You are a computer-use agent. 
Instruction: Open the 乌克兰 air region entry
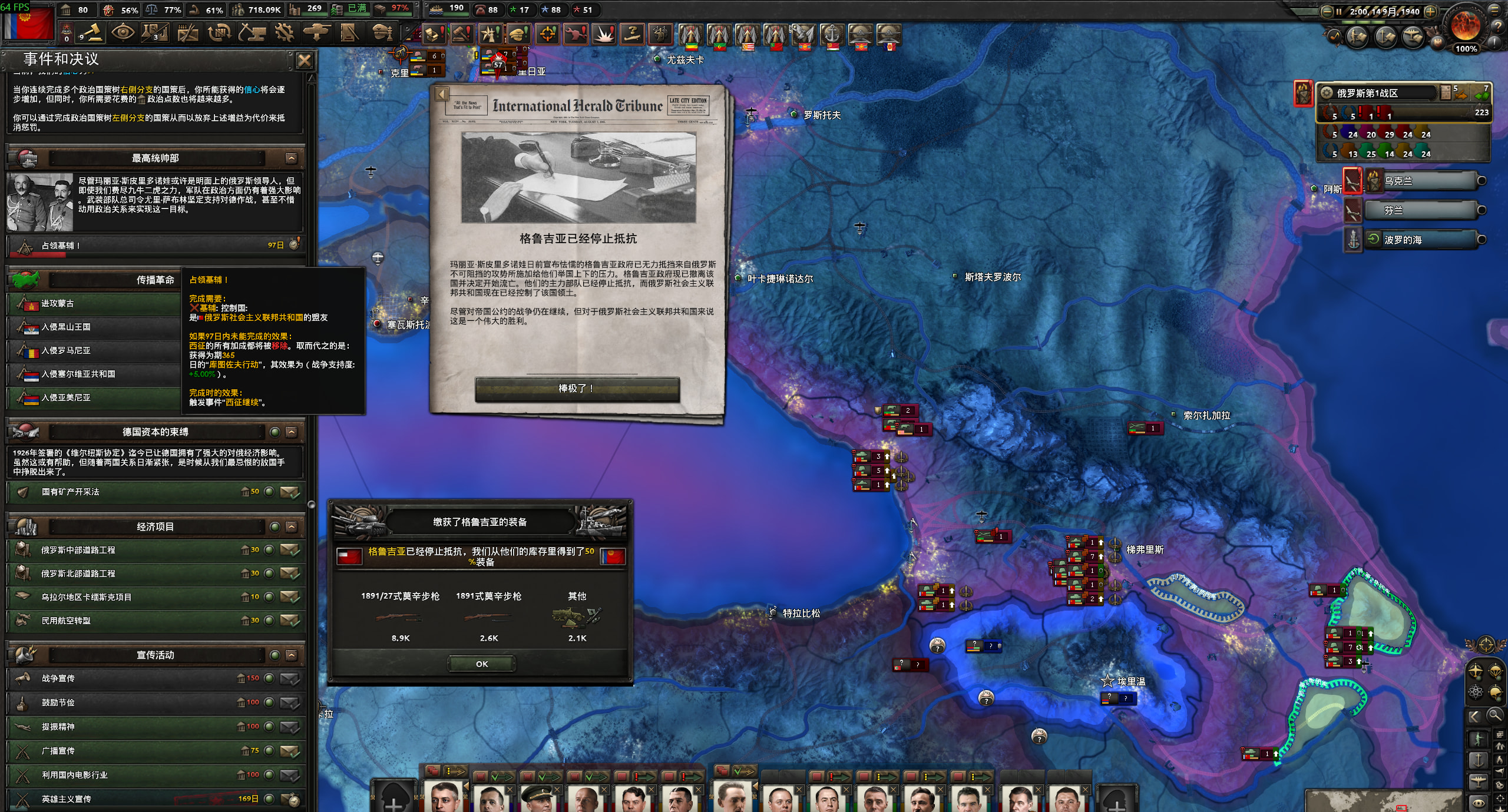coord(1420,181)
